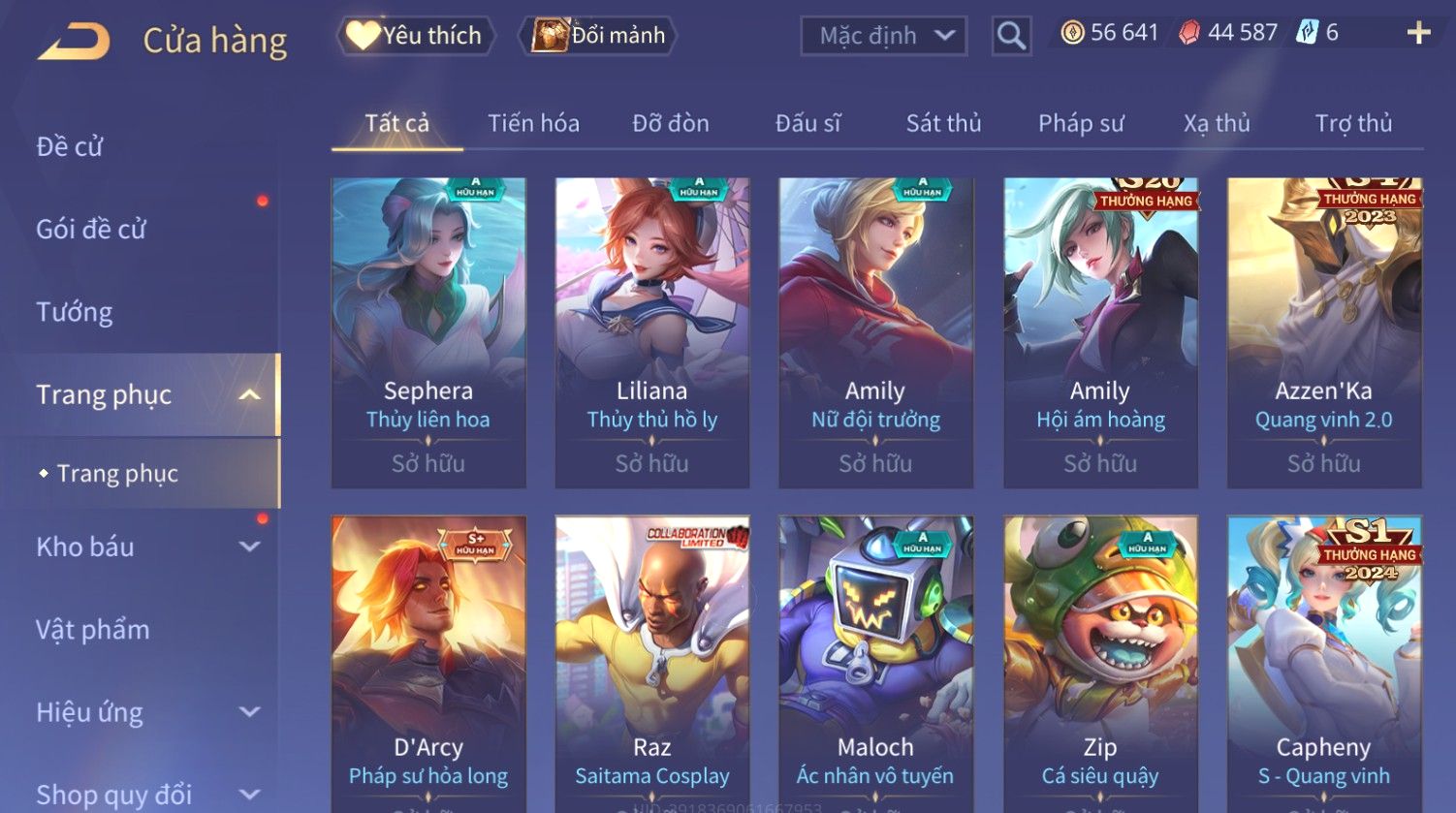Open the Tướng heroes menu
Viewport: 1456px width, 813px height.
pyautogui.click(x=75, y=312)
